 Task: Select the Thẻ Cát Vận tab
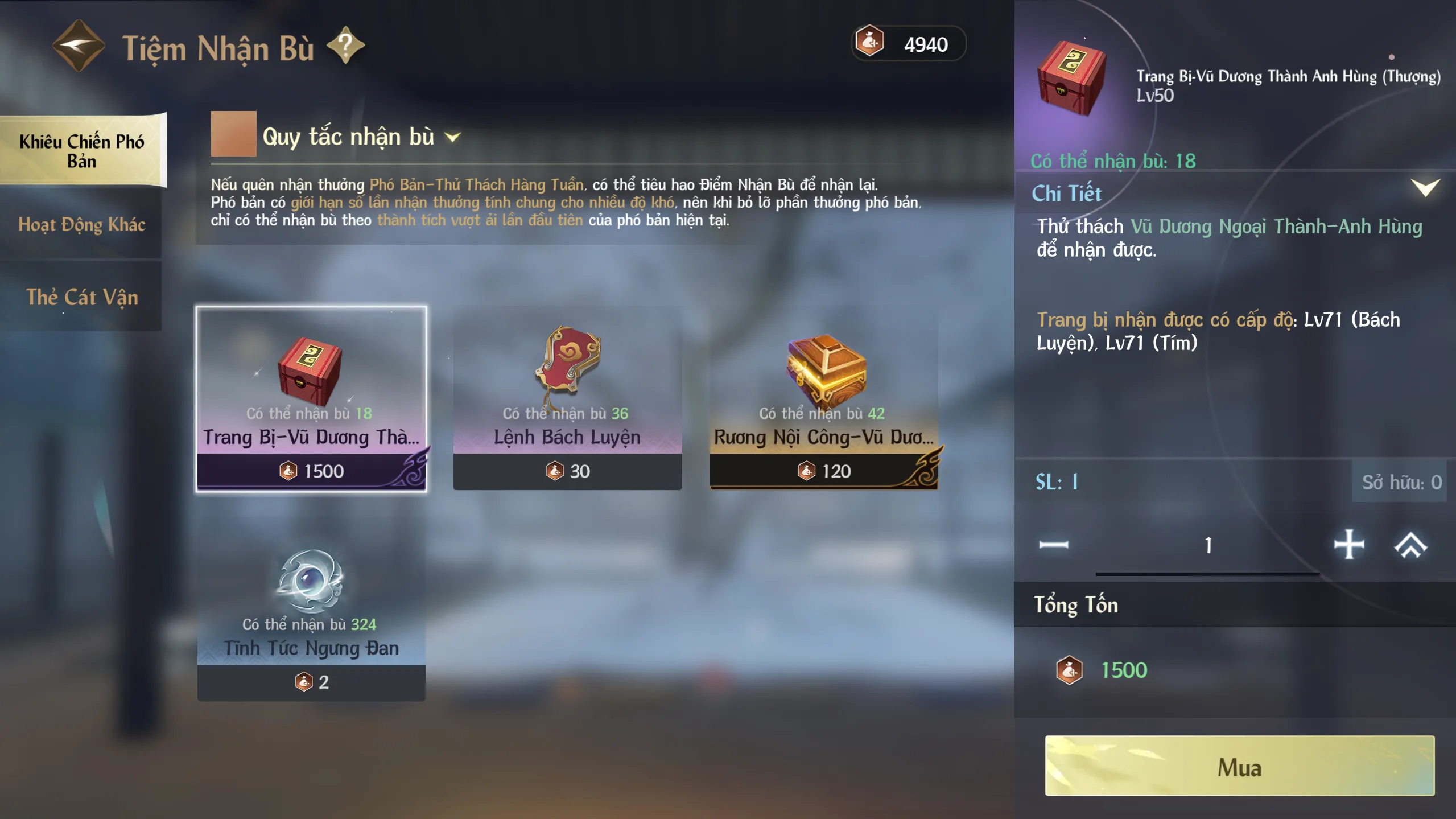click(82, 297)
